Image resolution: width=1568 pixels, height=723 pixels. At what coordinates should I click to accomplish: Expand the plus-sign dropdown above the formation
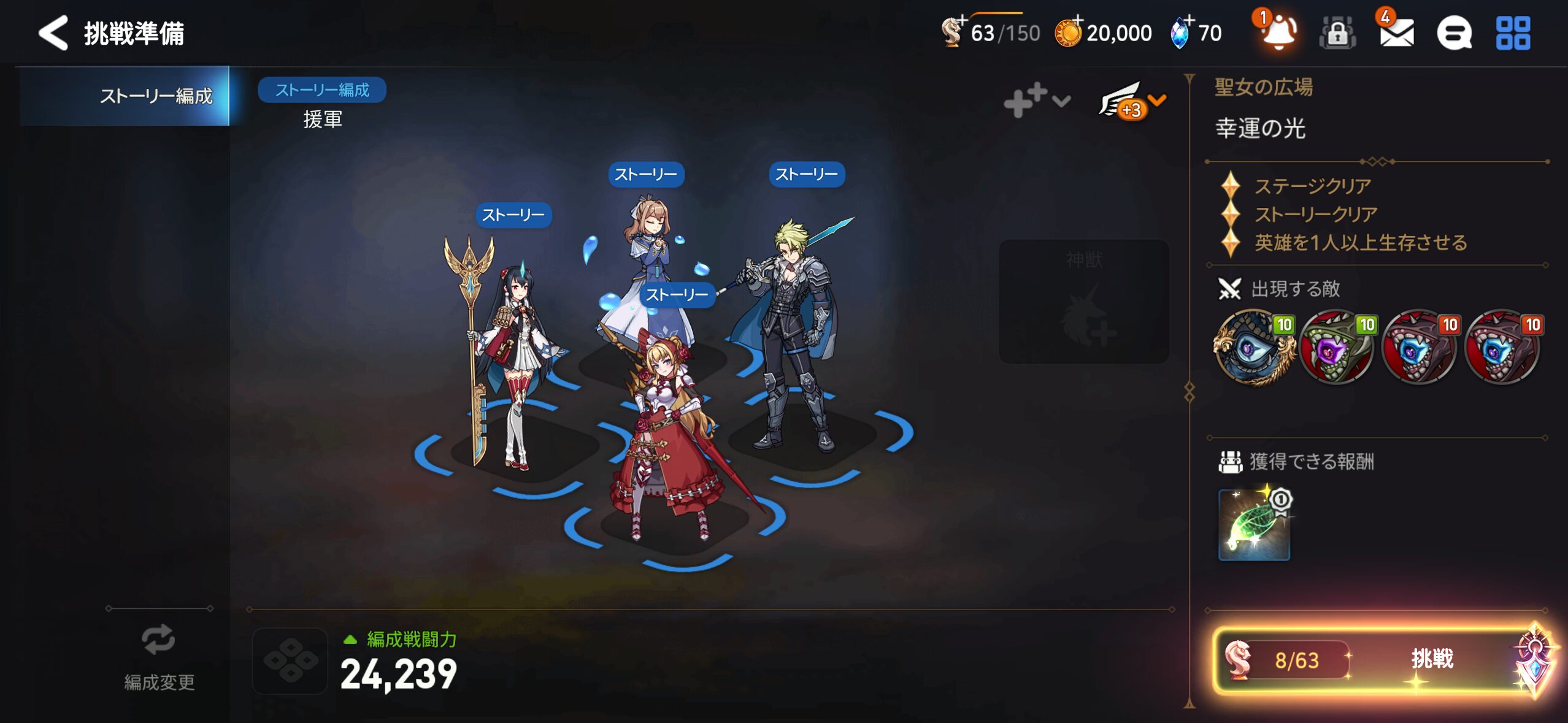pyautogui.click(x=1036, y=101)
